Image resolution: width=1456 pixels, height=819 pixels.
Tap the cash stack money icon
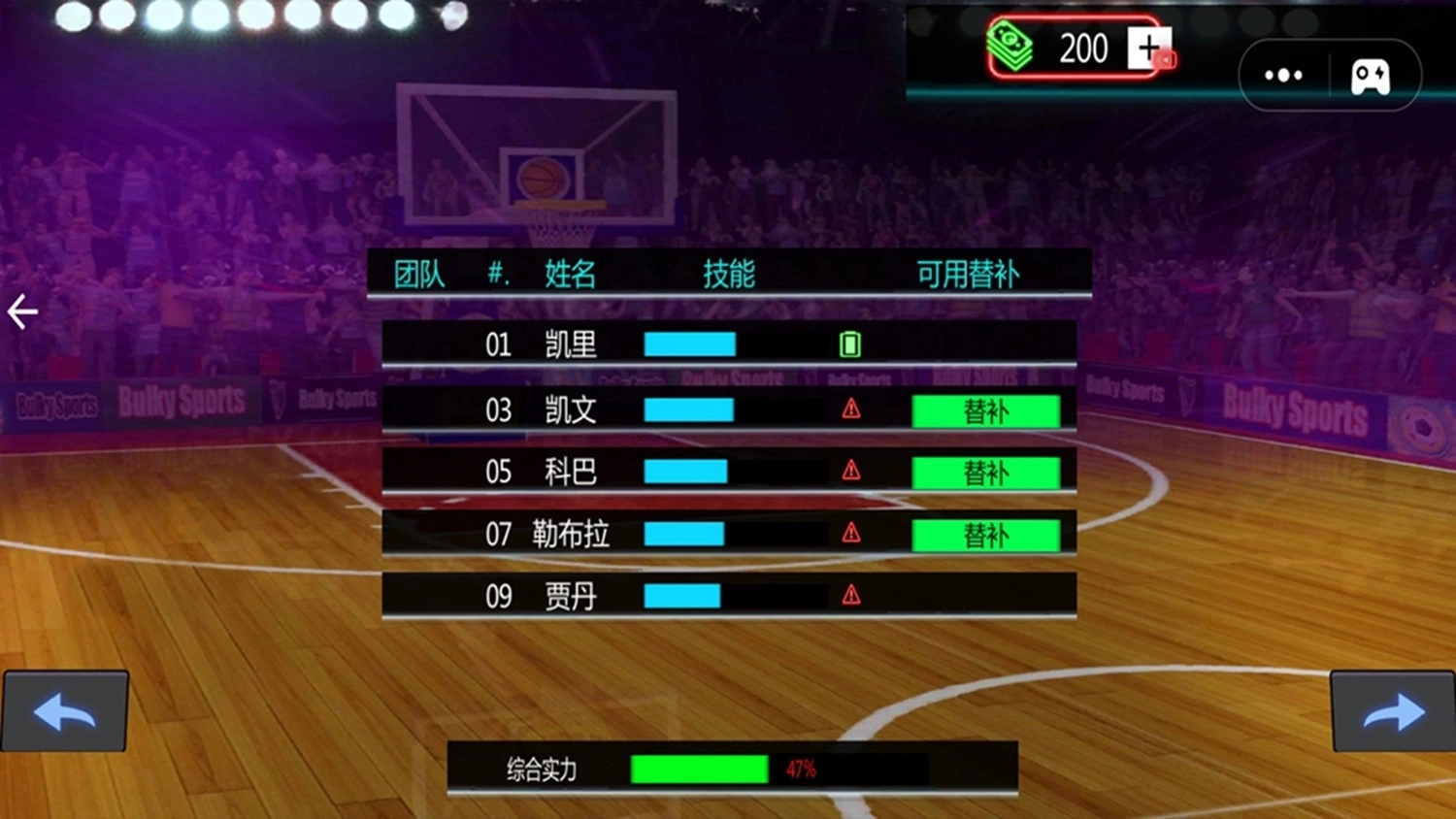pyautogui.click(x=1009, y=46)
